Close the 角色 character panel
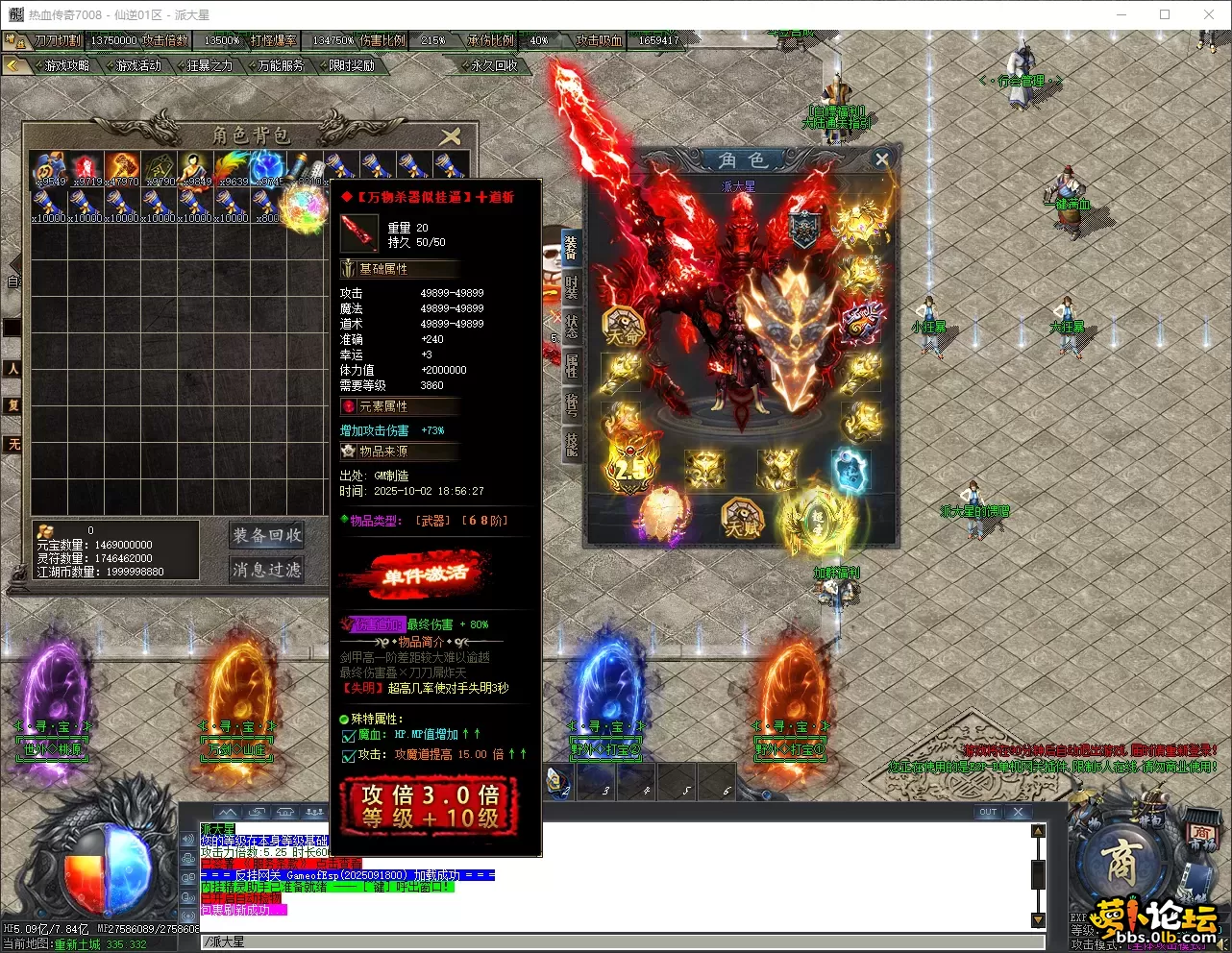The image size is (1232, 953). click(x=881, y=159)
